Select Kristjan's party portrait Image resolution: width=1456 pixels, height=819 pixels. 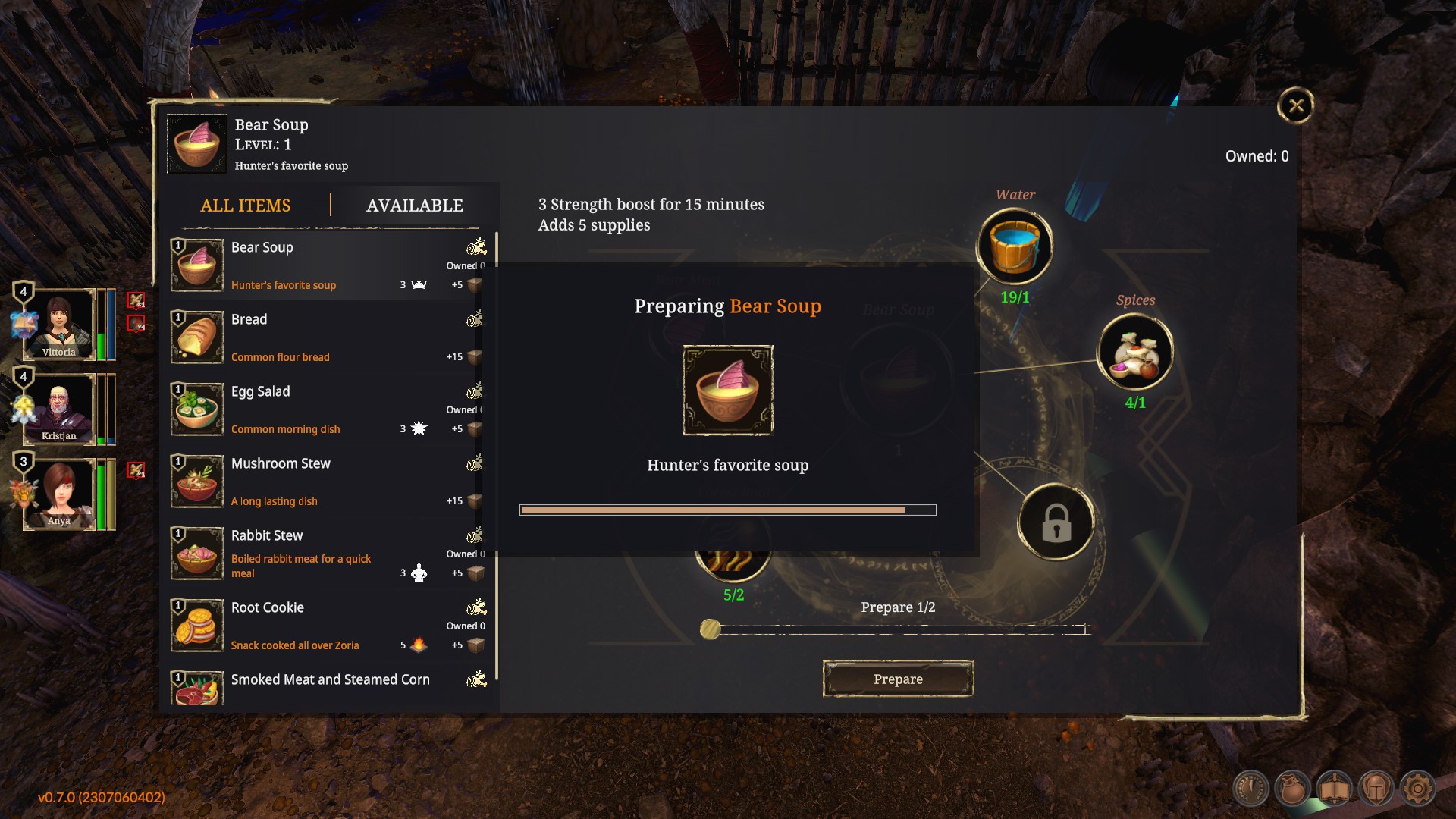pyautogui.click(x=59, y=408)
